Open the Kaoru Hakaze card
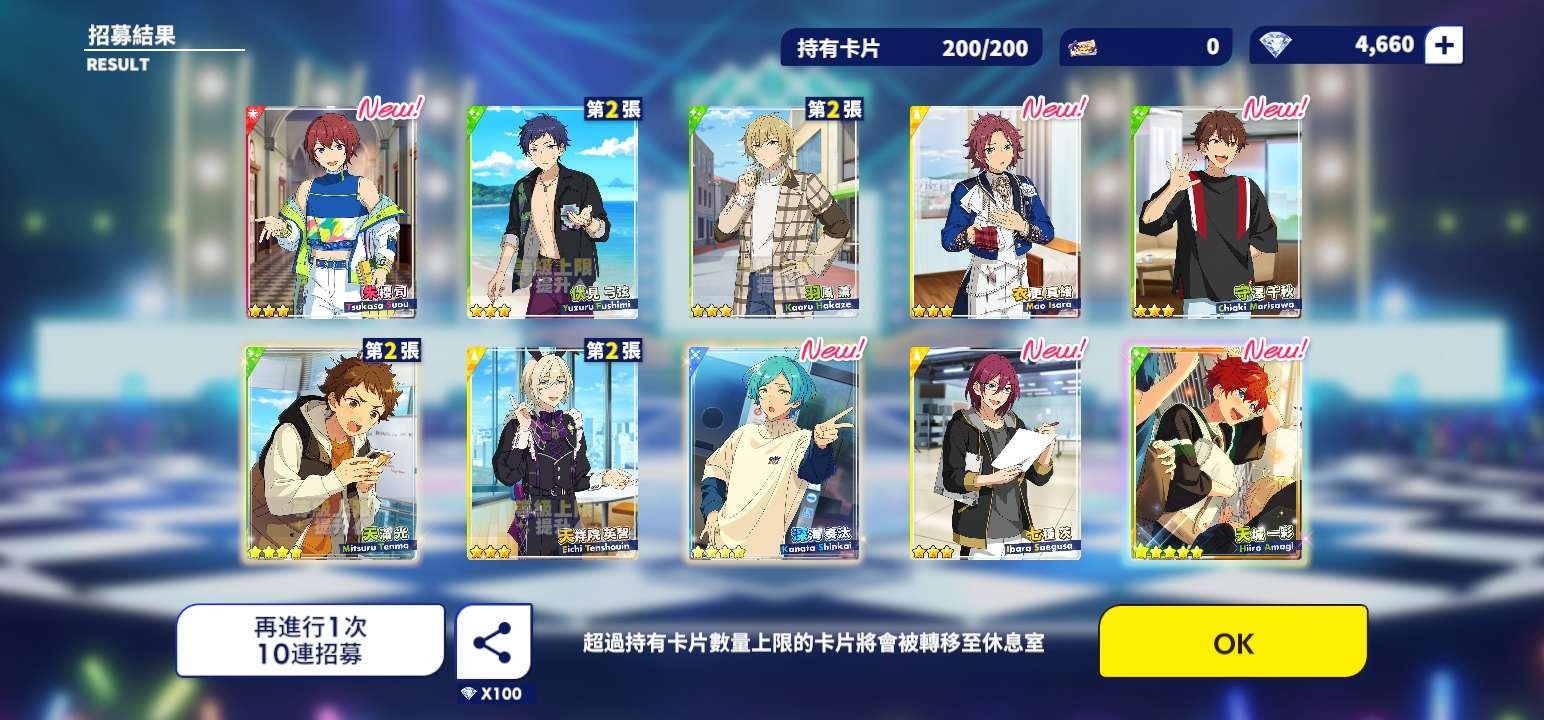Viewport: 1544px width, 720px height. (775, 212)
